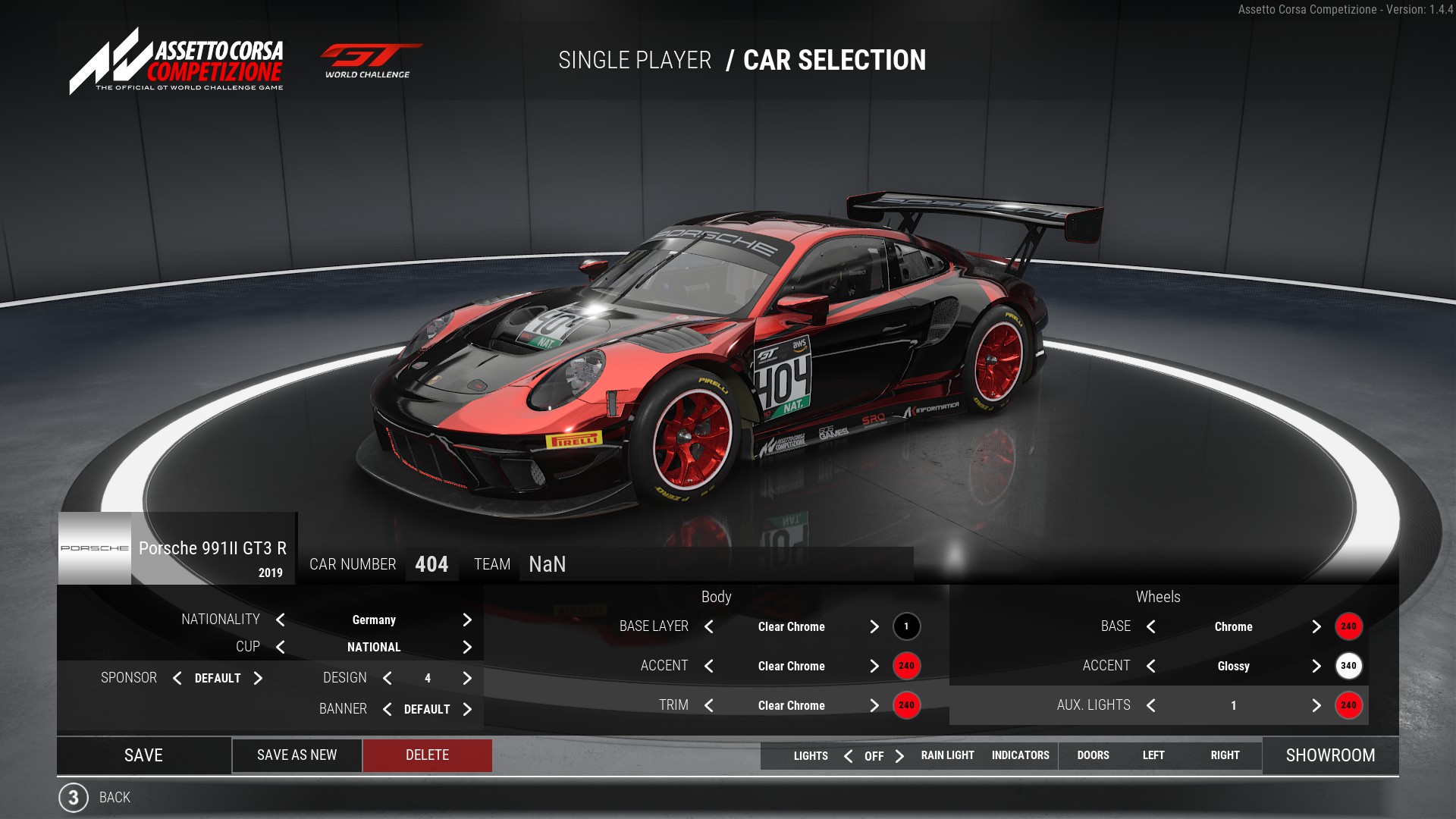The image size is (1456, 819).
Task: Cycle body trim material to next
Action: 874,705
